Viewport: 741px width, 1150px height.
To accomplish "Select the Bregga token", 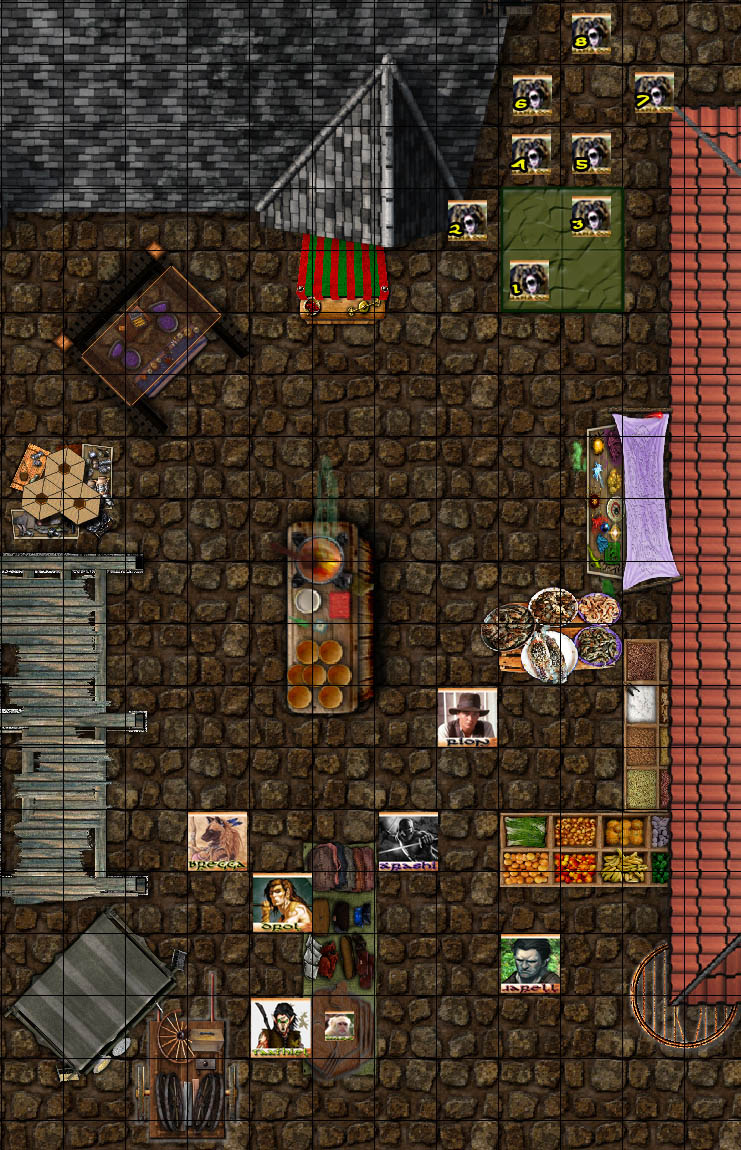I will pos(218,841).
